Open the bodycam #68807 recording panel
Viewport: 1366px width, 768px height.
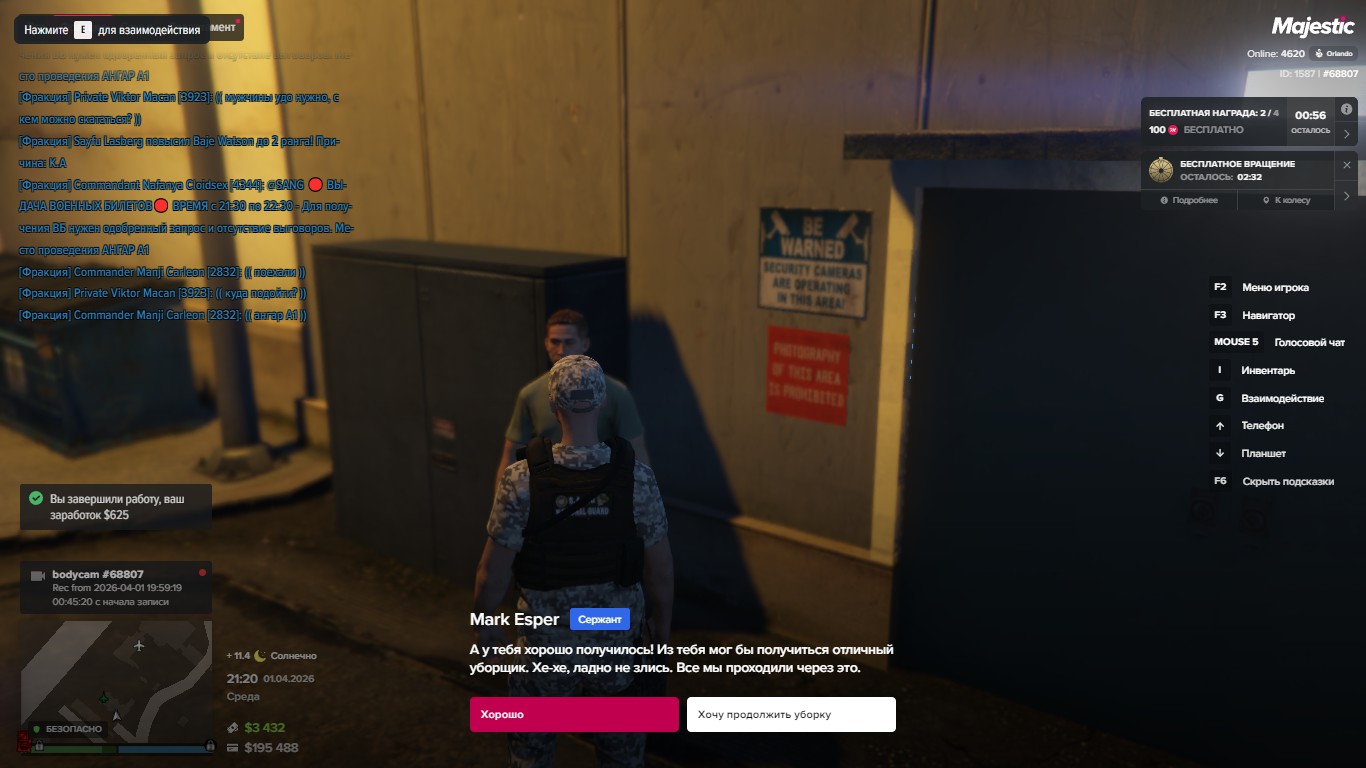(116, 588)
